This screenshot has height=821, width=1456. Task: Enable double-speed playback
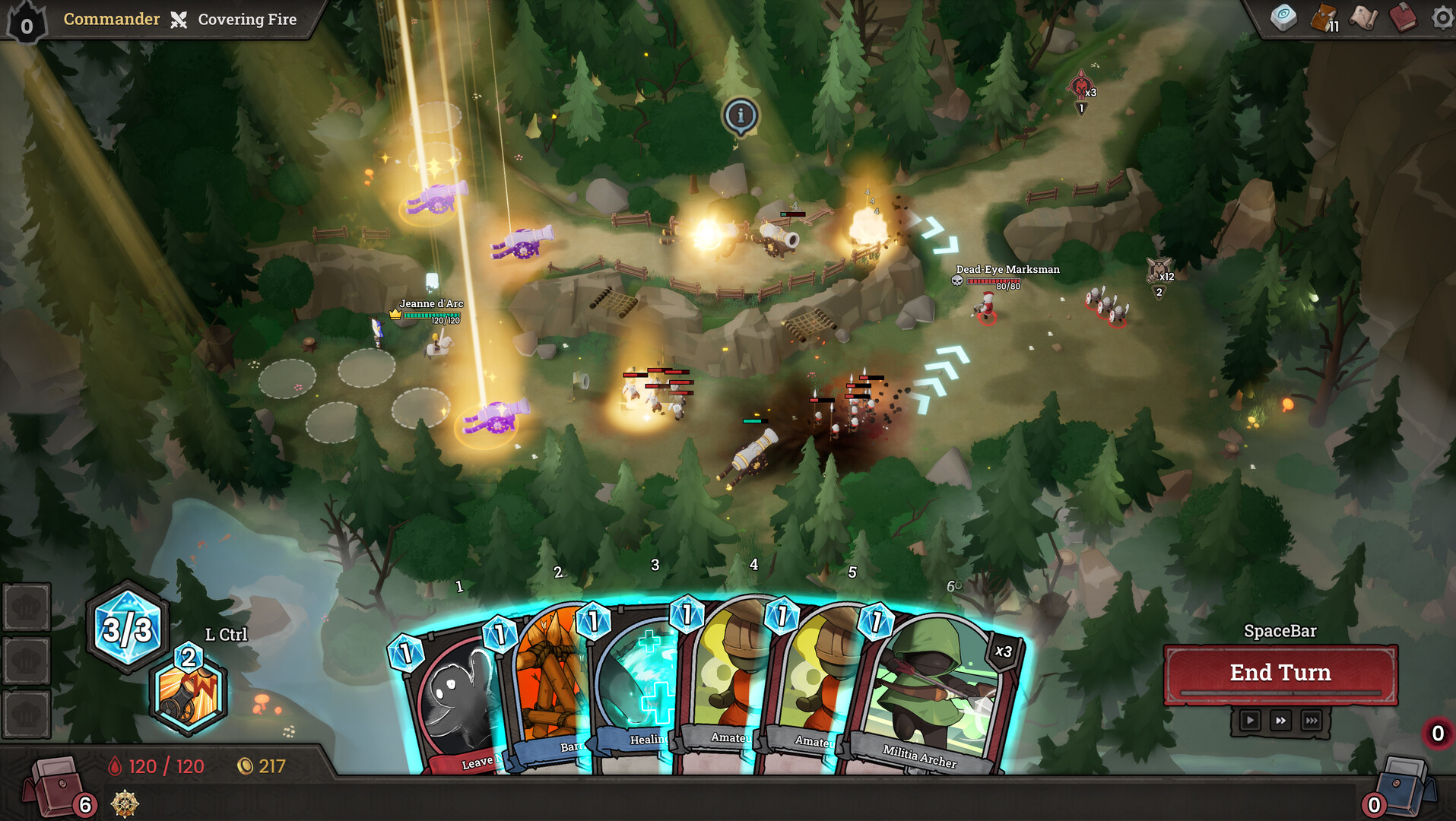pyautogui.click(x=1280, y=720)
